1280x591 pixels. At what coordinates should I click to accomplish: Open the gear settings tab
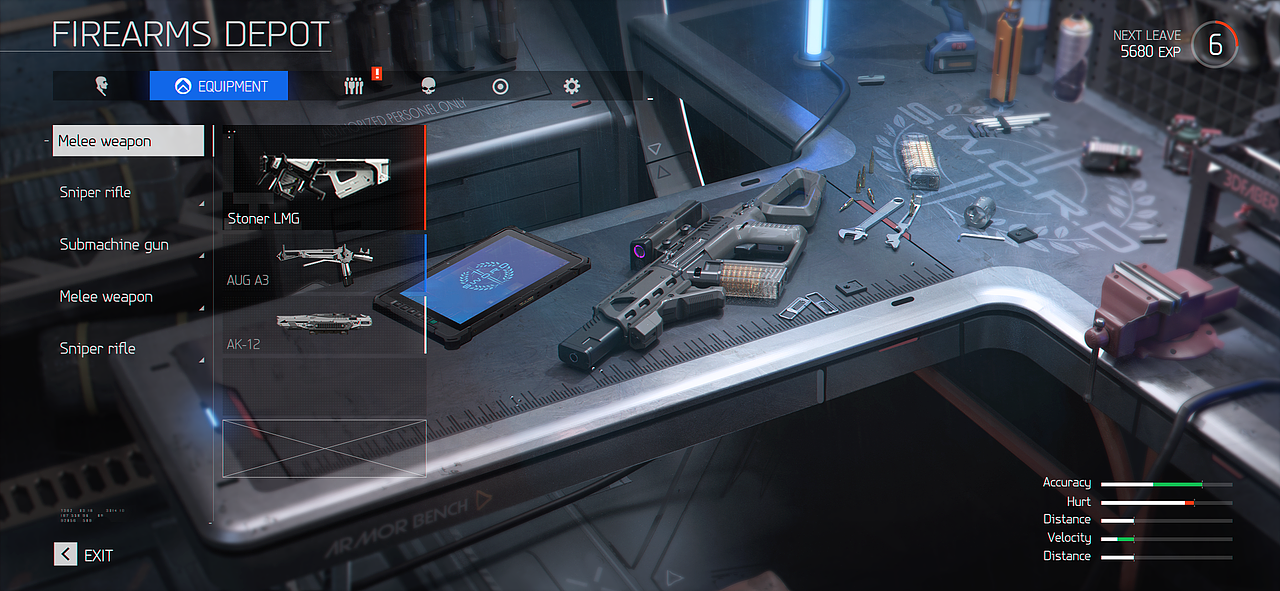point(572,86)
